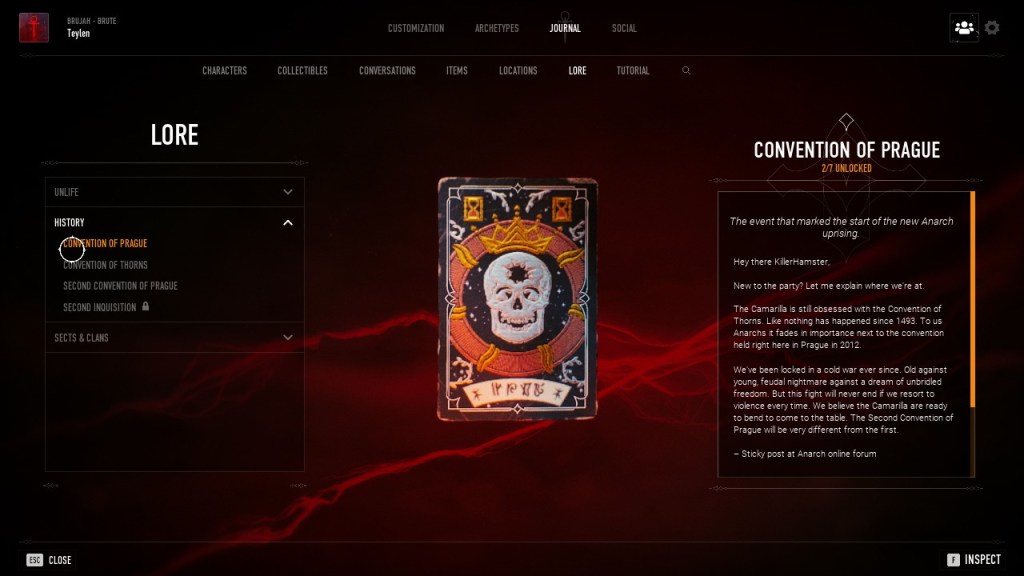This screenshot has width=1024, height=576.
Task: Open the Tutorial journal section
Action: pyautogui.click(x=633, y=71)
